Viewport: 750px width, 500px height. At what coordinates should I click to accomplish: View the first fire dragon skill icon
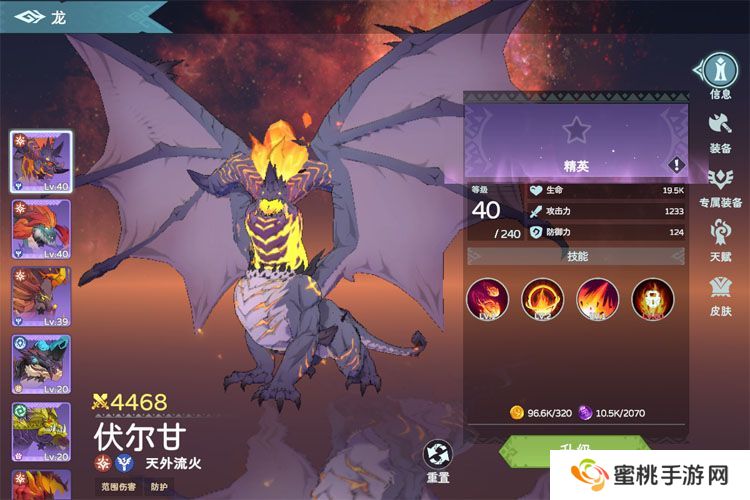487,298
